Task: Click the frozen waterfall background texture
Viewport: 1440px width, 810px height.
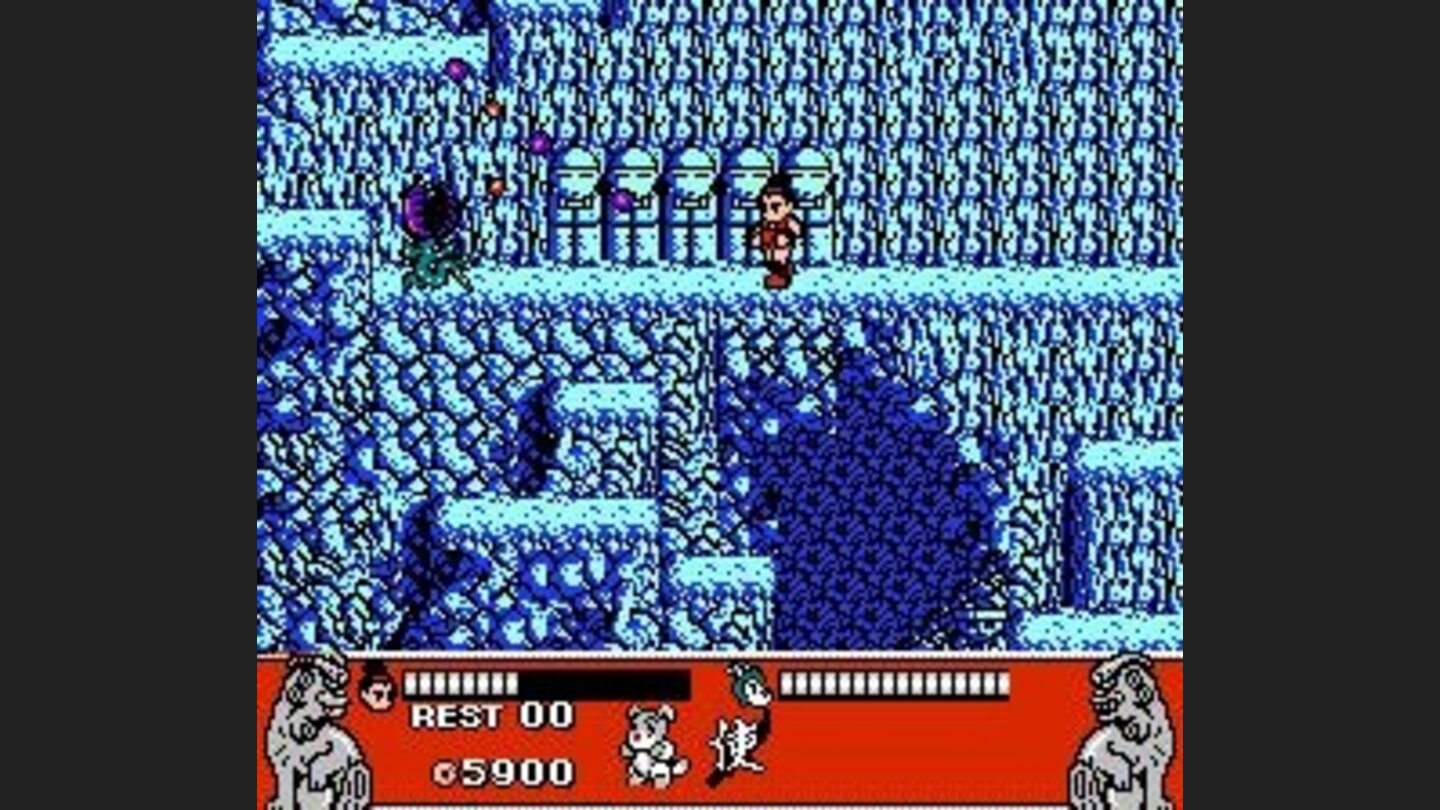Action: click(x=1000, y=120)
